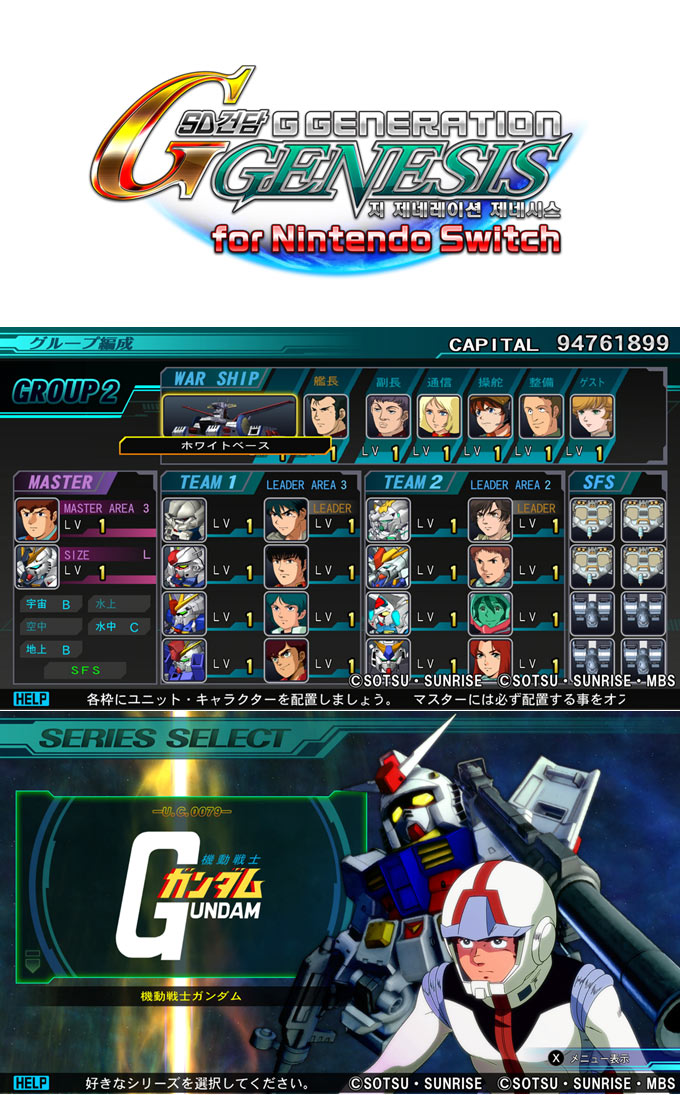Choose the warship captain portrait
The image size is (680, 1095).
click(x=325, y=416)
